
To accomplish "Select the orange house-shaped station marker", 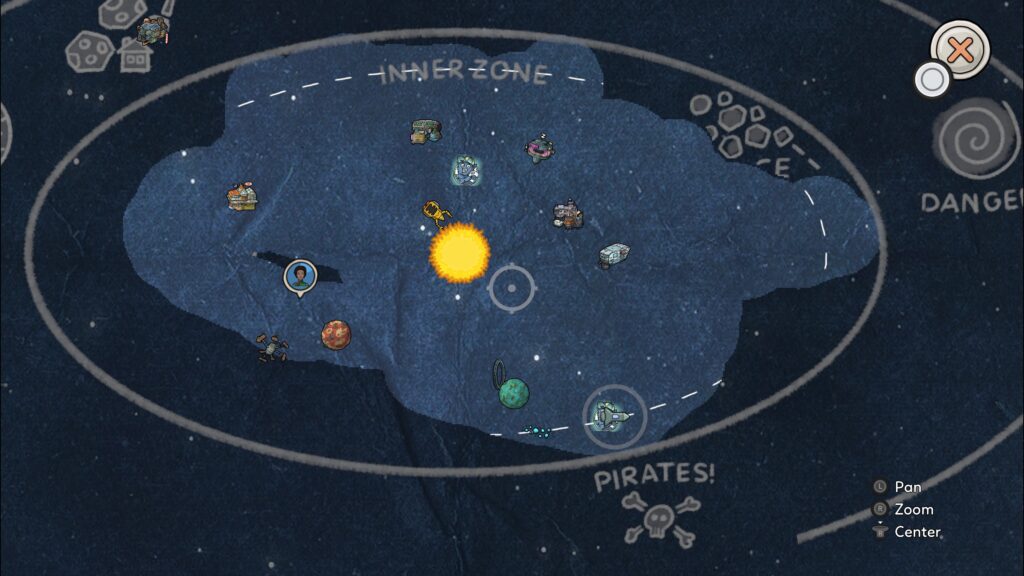I will tap(240, 196).
